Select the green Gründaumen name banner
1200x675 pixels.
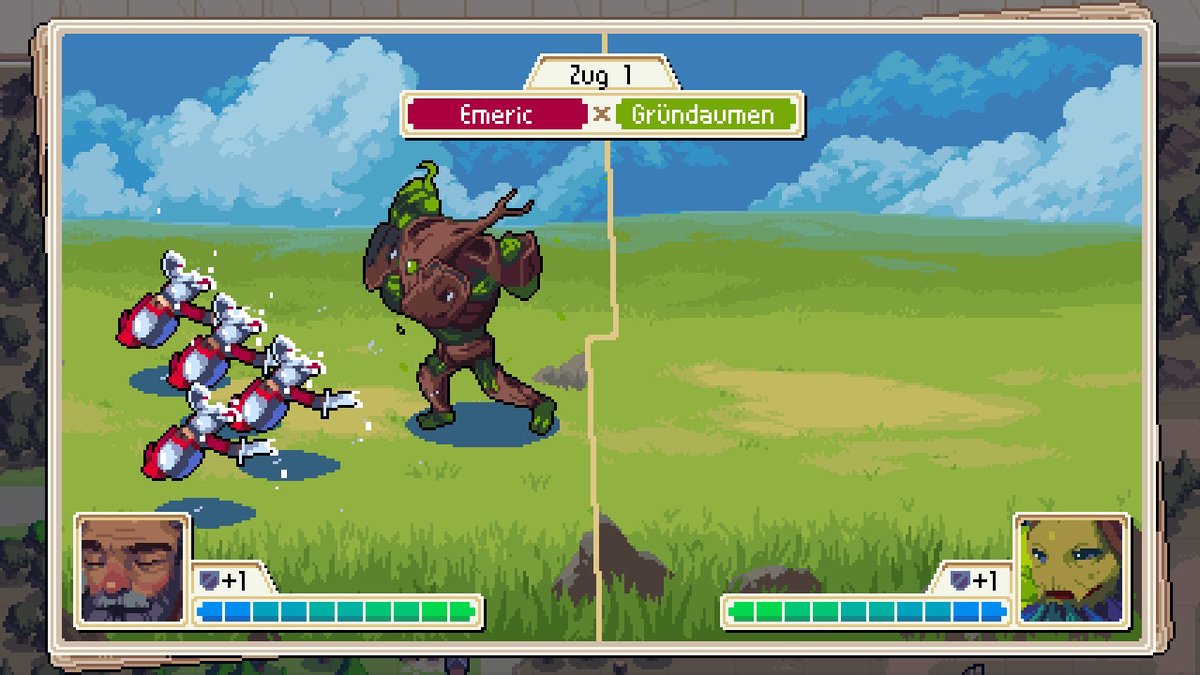703,114
